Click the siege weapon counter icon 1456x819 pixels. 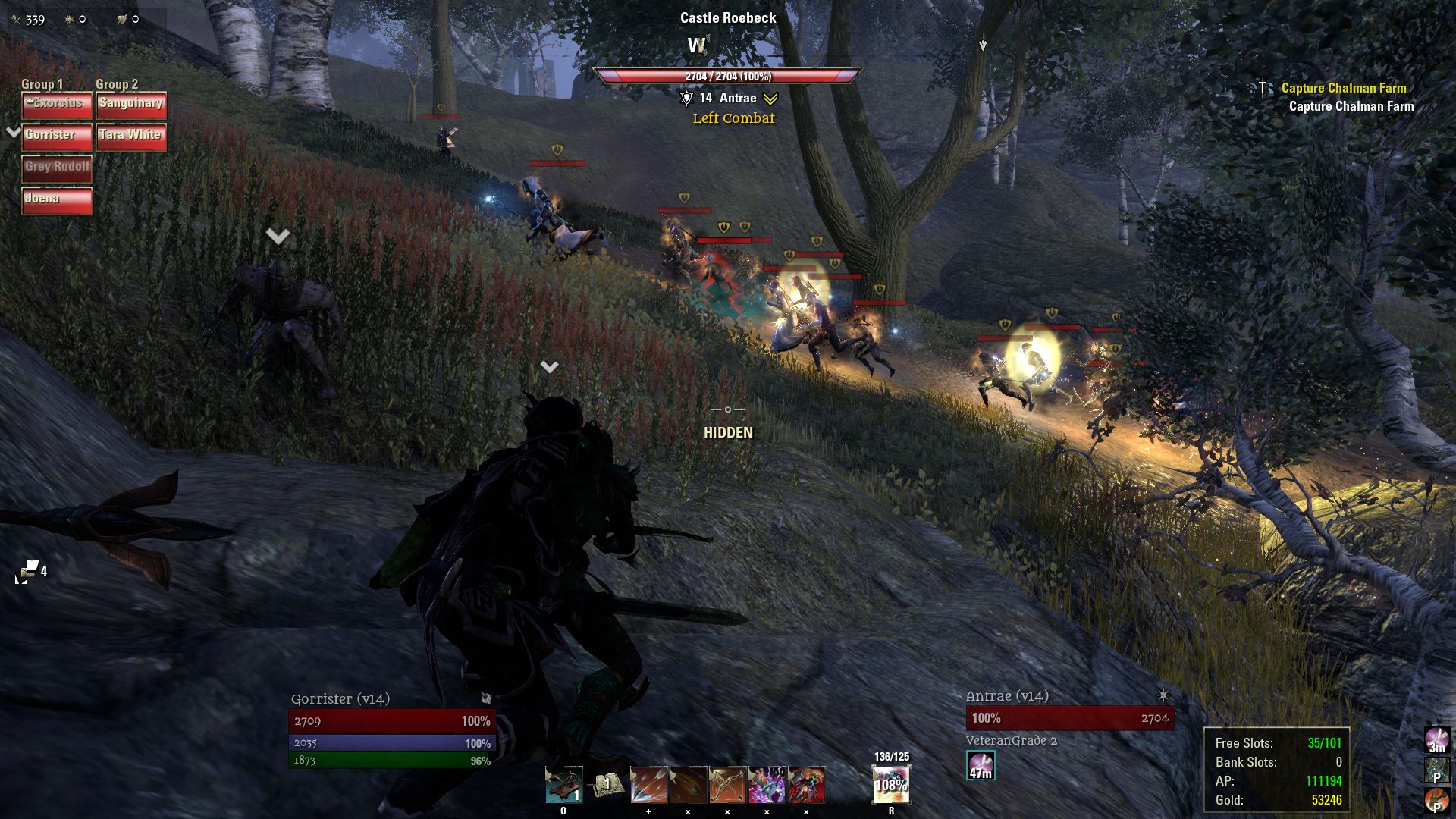point(29,571)
